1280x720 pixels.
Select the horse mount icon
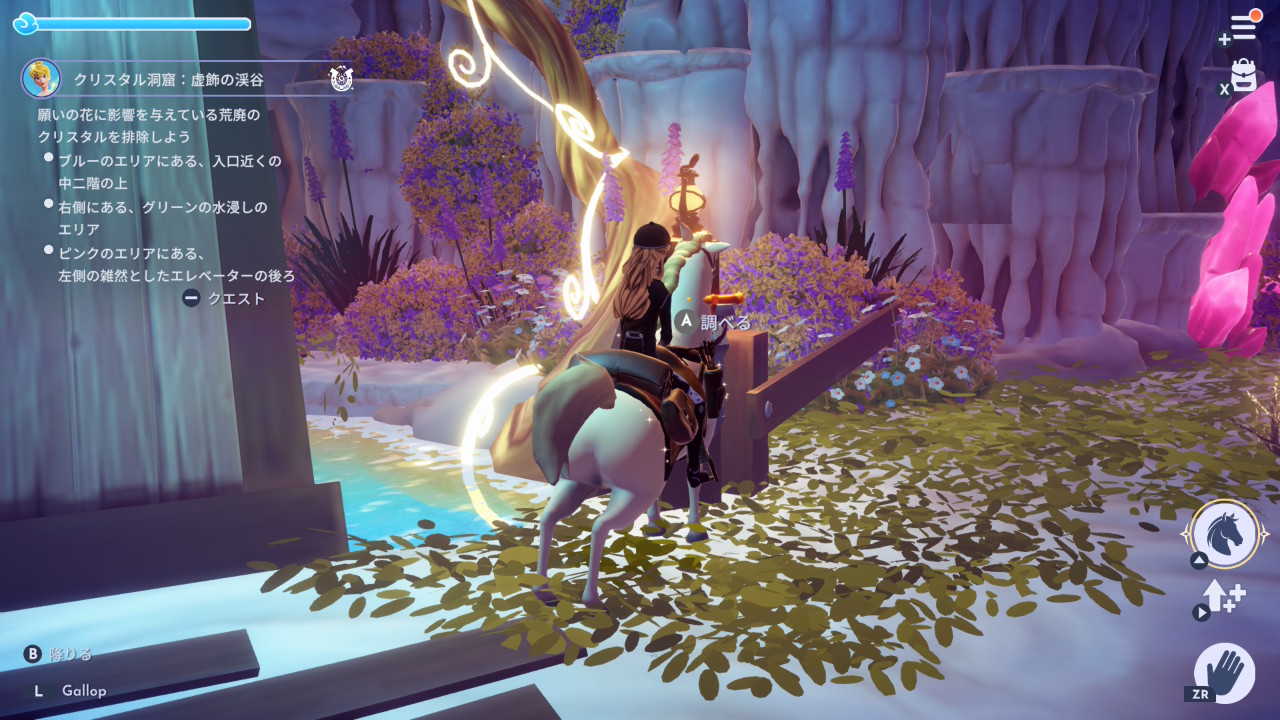[x=1225, y=534]
